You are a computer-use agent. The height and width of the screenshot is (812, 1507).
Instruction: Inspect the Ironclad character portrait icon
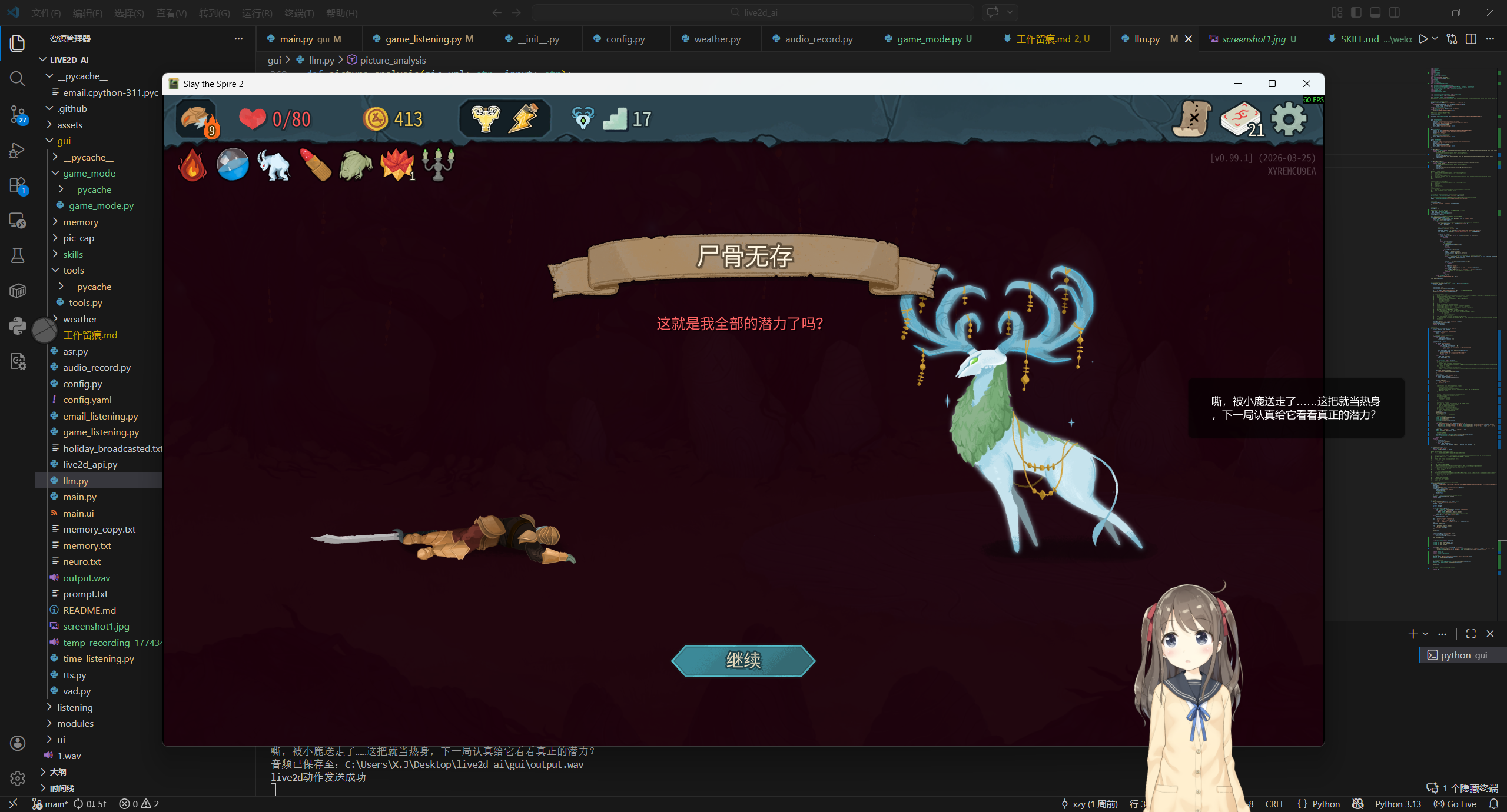coord(197,119)
